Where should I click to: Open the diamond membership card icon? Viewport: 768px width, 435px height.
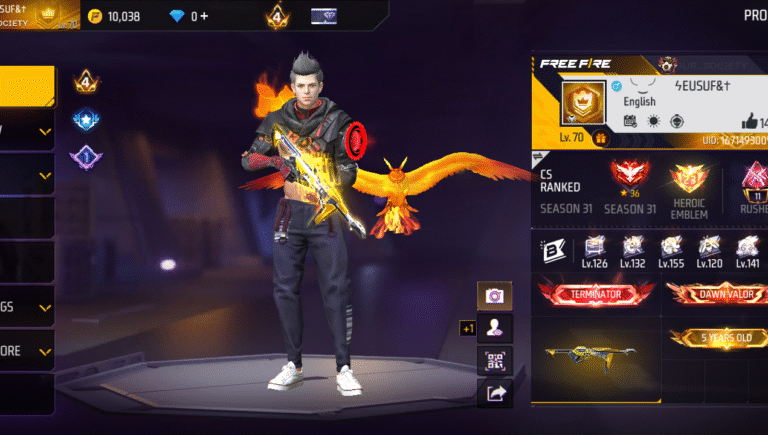point(325,16)
